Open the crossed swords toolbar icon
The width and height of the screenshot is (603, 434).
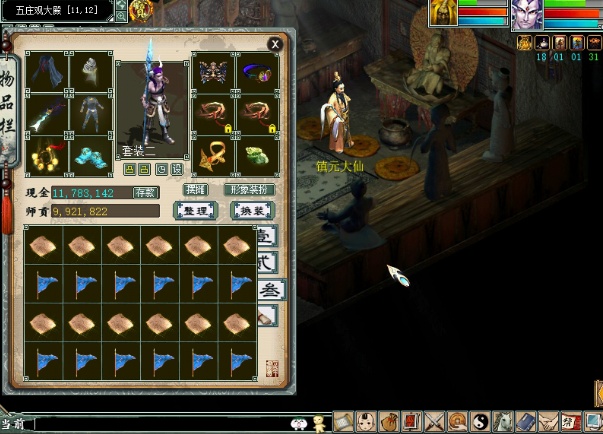[x=435, y=423]
